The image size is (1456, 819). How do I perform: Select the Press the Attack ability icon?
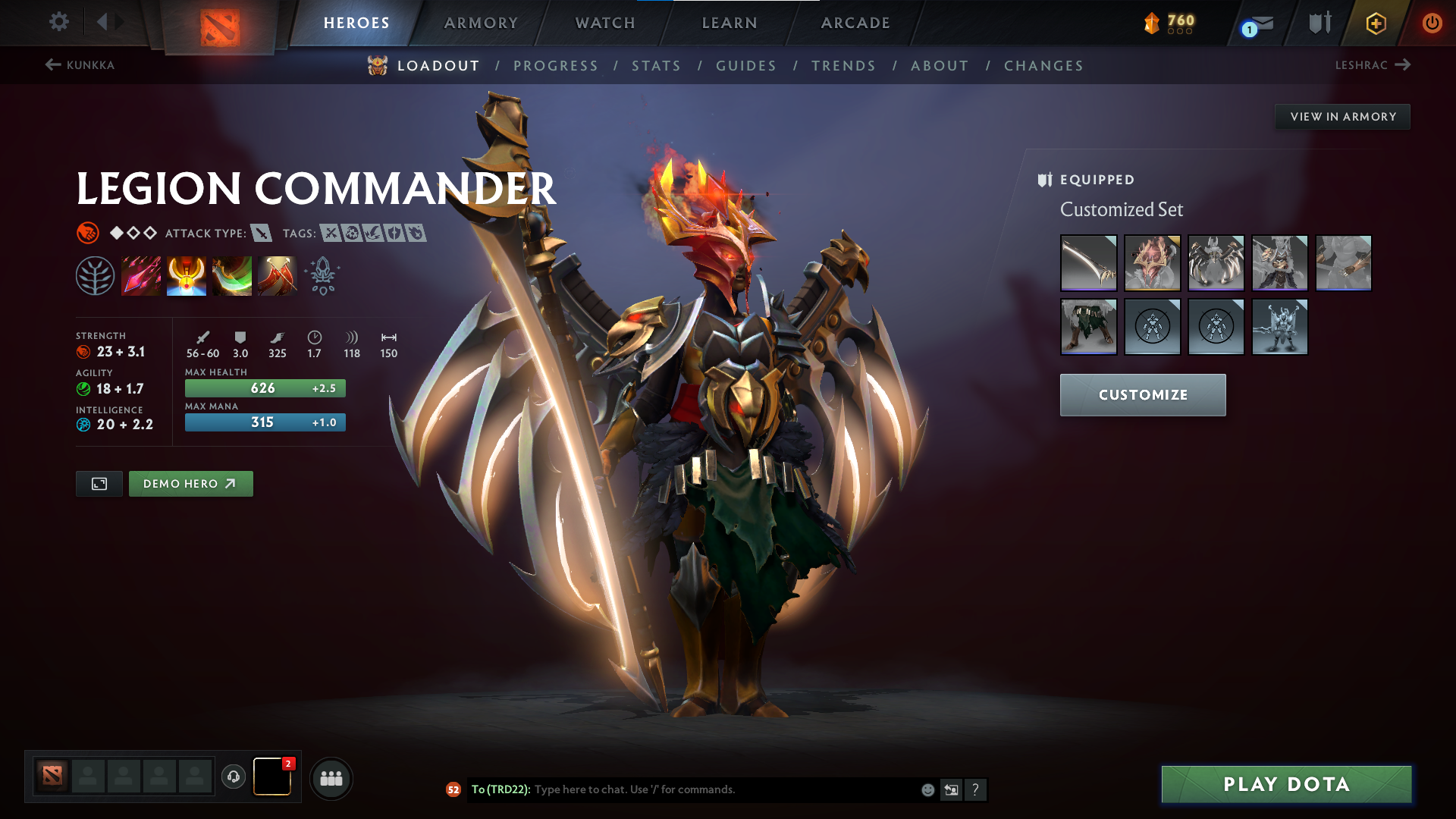click(187, 275)
